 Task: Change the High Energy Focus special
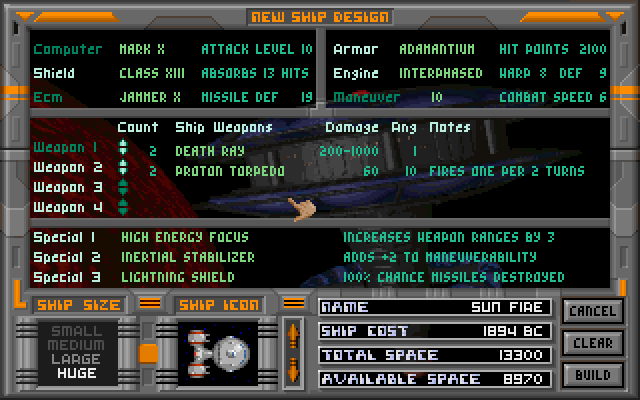click(184, 238)
